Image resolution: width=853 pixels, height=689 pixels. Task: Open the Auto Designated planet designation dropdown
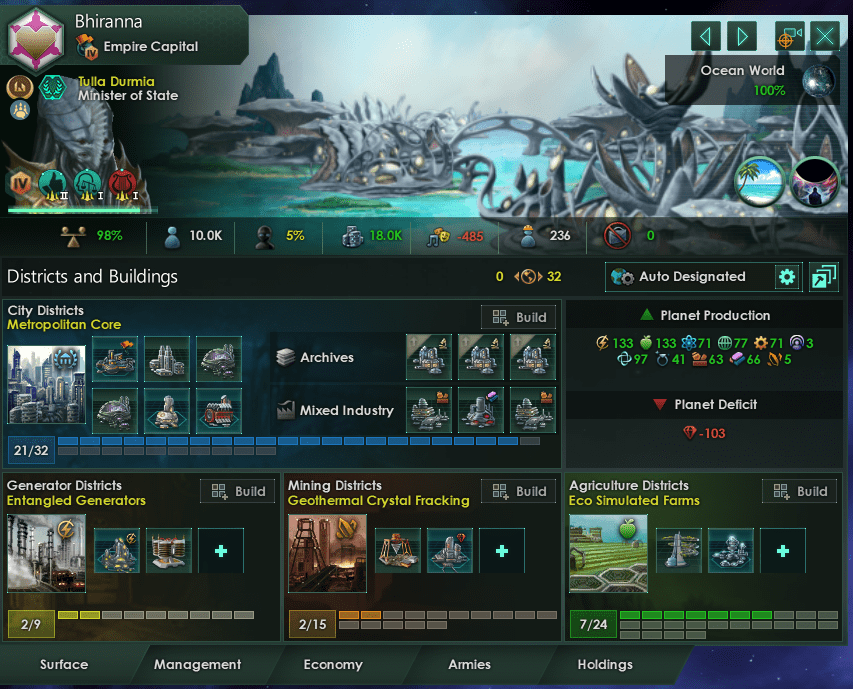tap(690, 277)
